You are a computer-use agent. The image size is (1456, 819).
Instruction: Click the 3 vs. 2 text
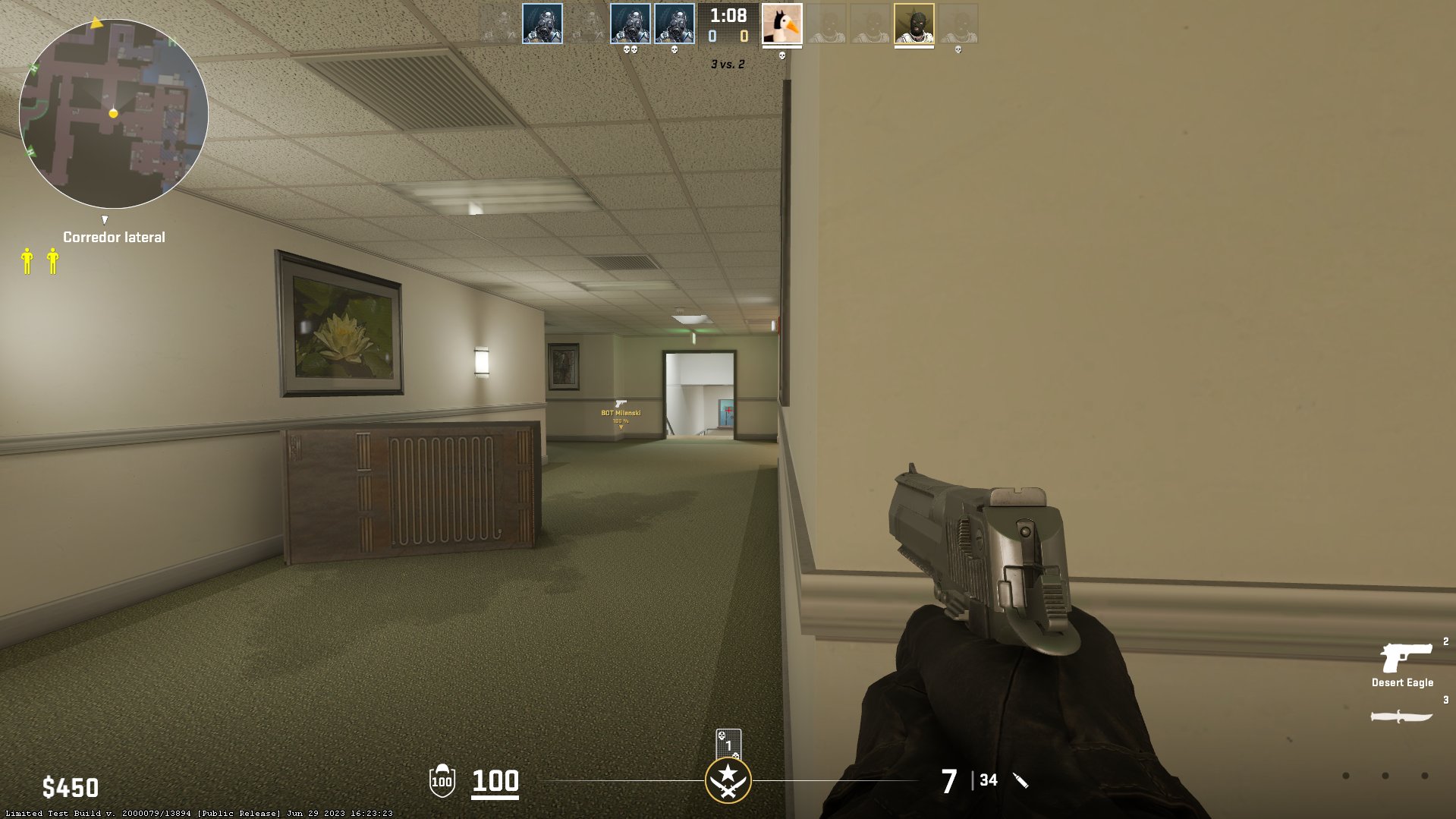click(727, 65)
